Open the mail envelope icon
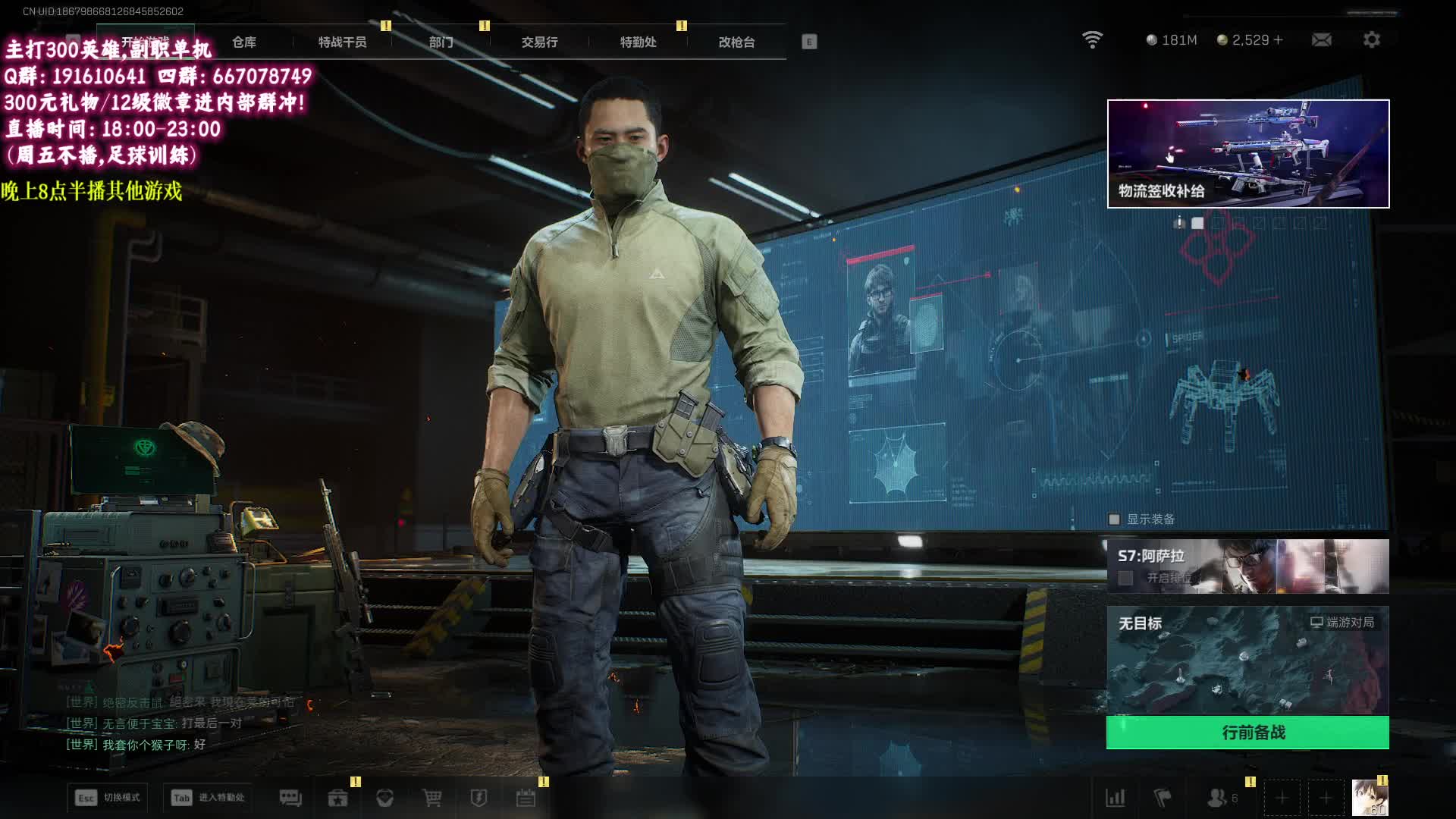This screenshot has width=1456, height=819. (x=1321, y=39)
